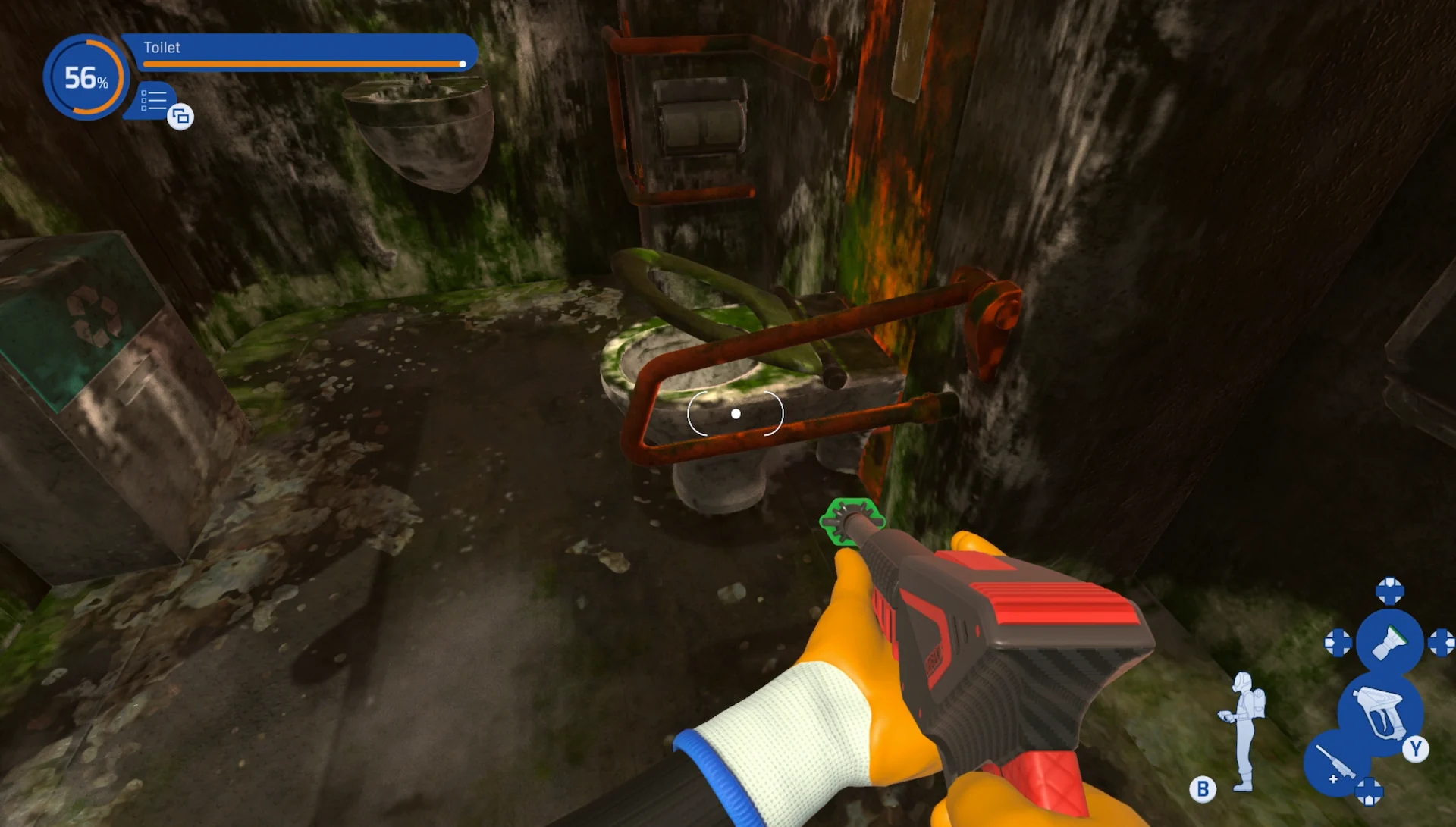
Task: Click the top d-pad prompt icon
Action: [1389, 591]
